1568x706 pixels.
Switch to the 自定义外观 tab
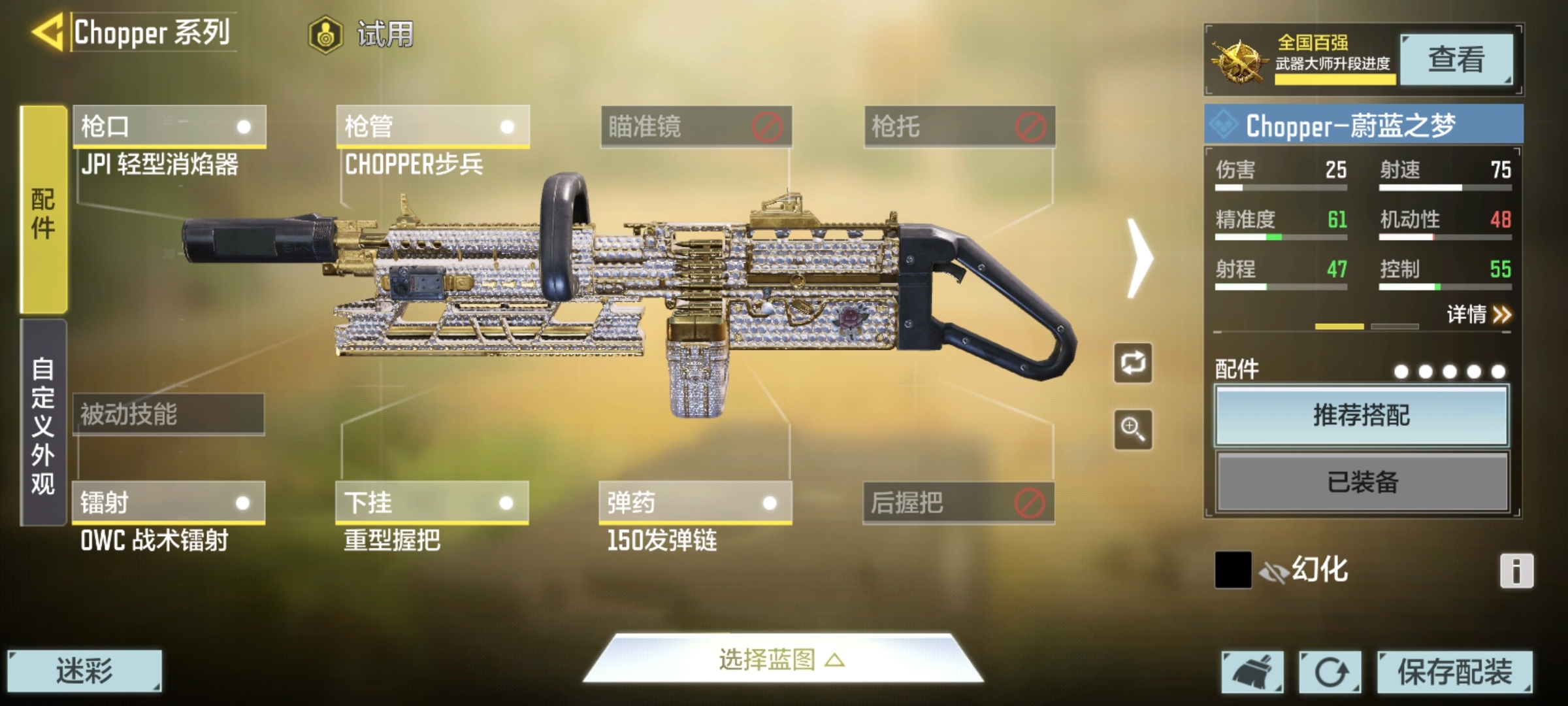(43, 424)
